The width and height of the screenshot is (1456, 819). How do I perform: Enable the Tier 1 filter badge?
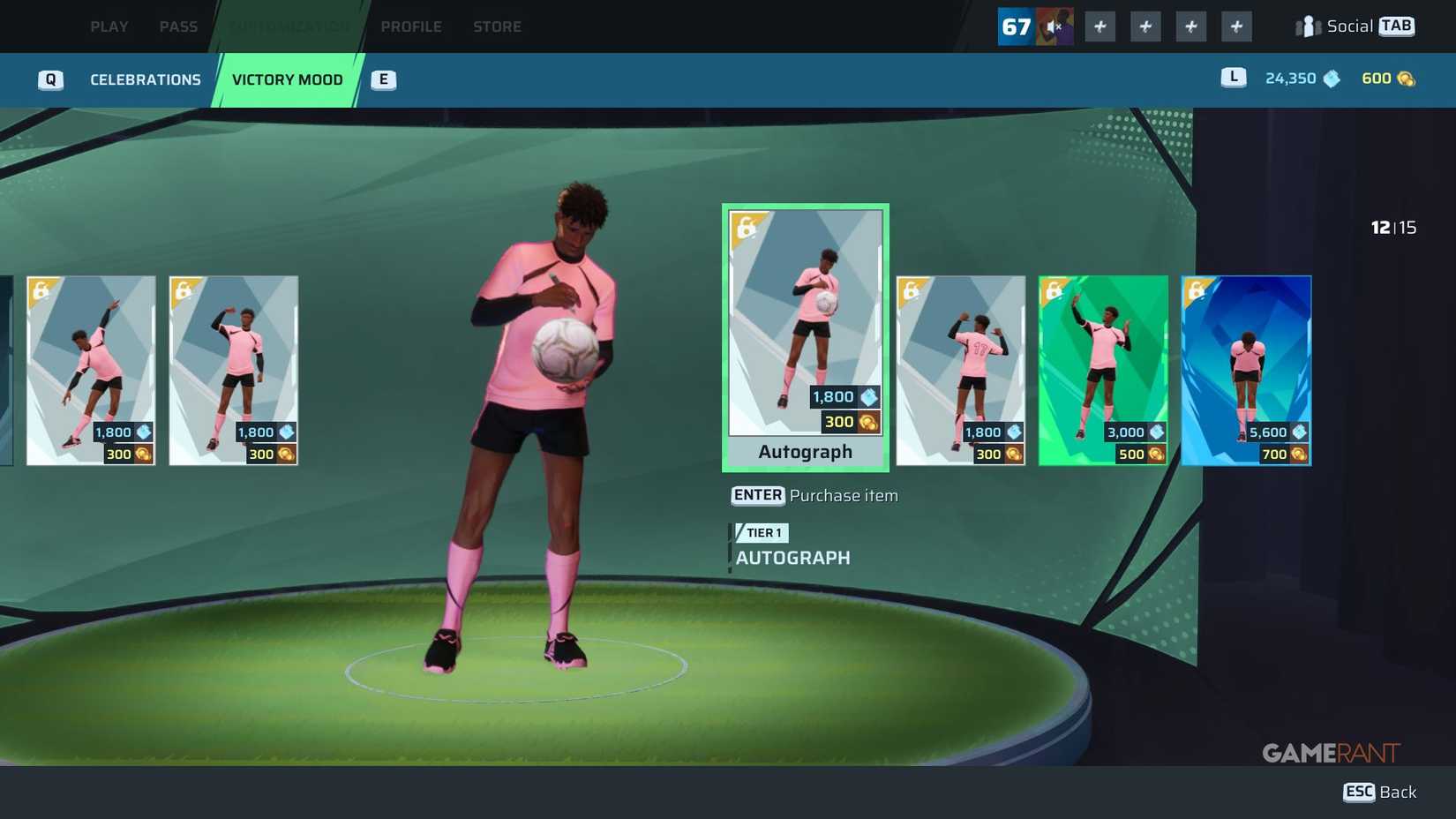[x=761, y=533]
